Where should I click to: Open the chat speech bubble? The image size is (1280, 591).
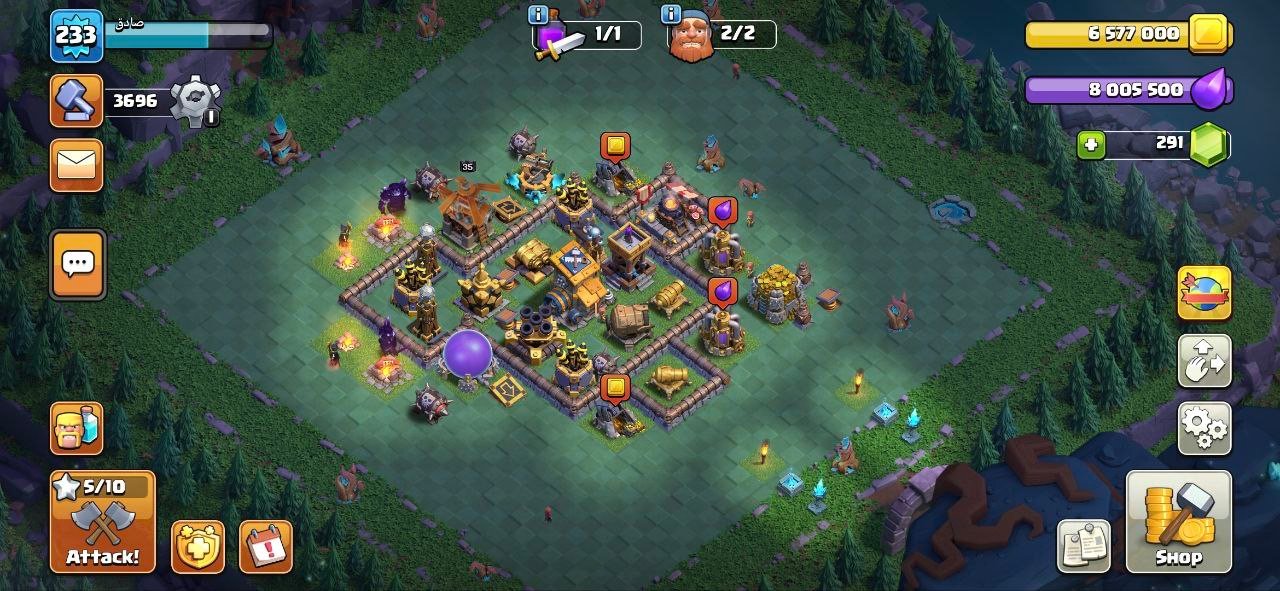click(x=77, y=264)
